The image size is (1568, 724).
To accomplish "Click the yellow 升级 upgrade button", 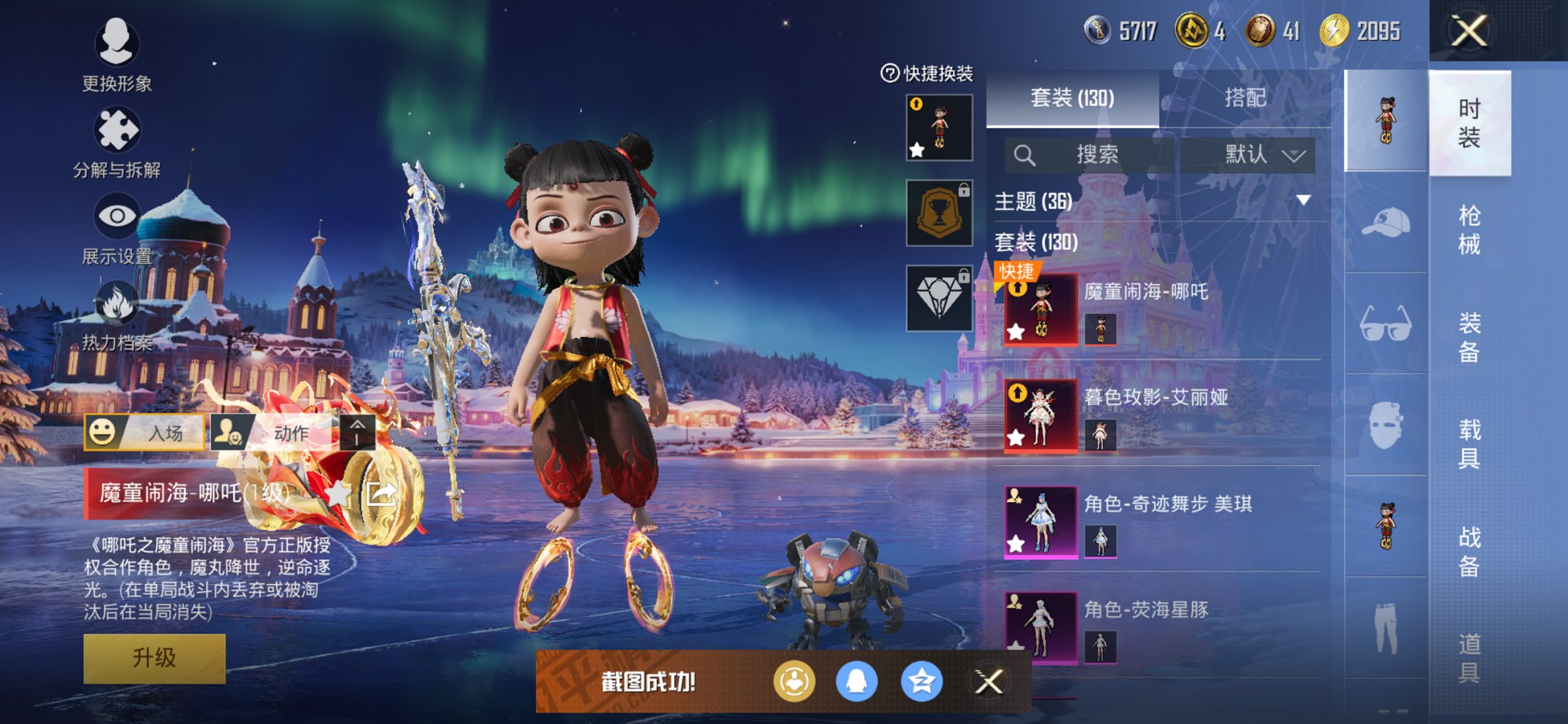I will [x=154, y=658].
